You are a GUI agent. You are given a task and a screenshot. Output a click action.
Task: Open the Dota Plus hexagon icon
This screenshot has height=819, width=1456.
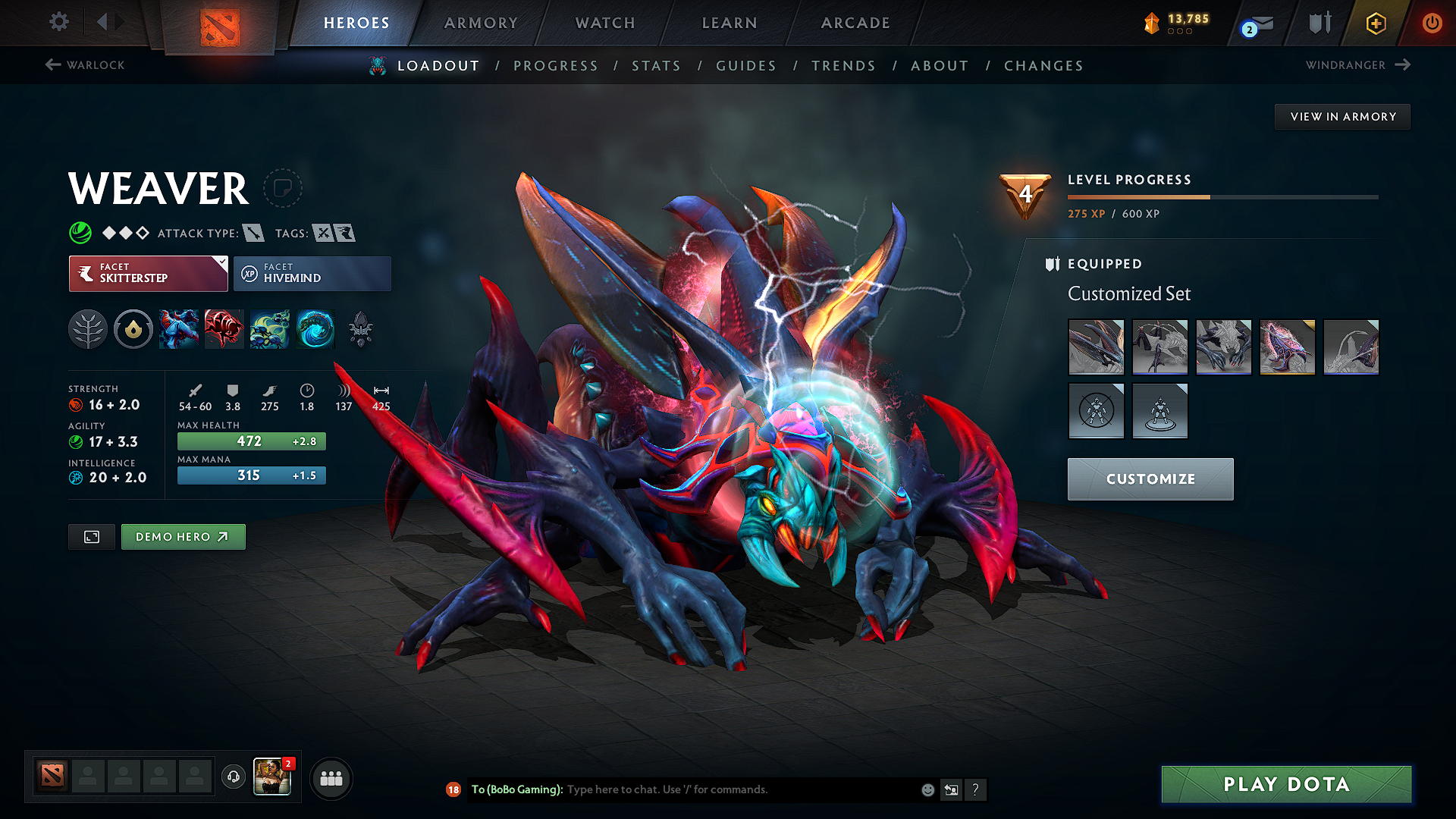(x=1375, y=24)
